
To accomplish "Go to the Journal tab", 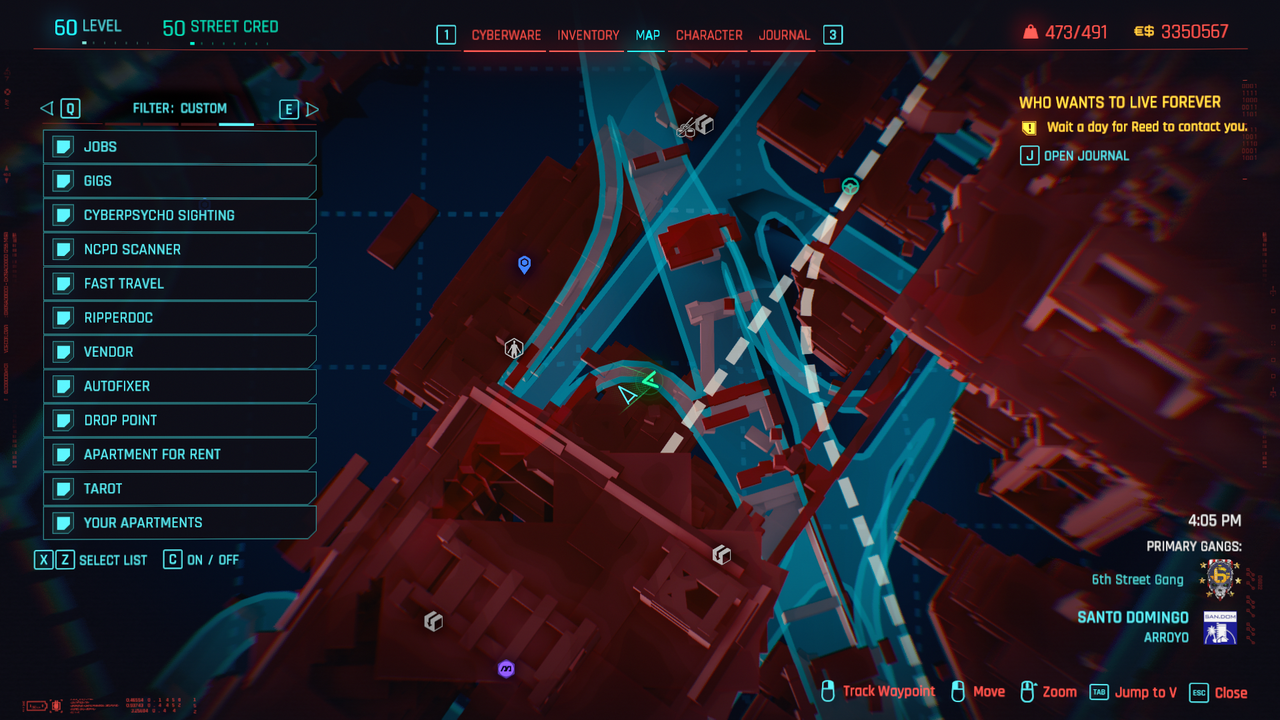I will pos(784,35).
